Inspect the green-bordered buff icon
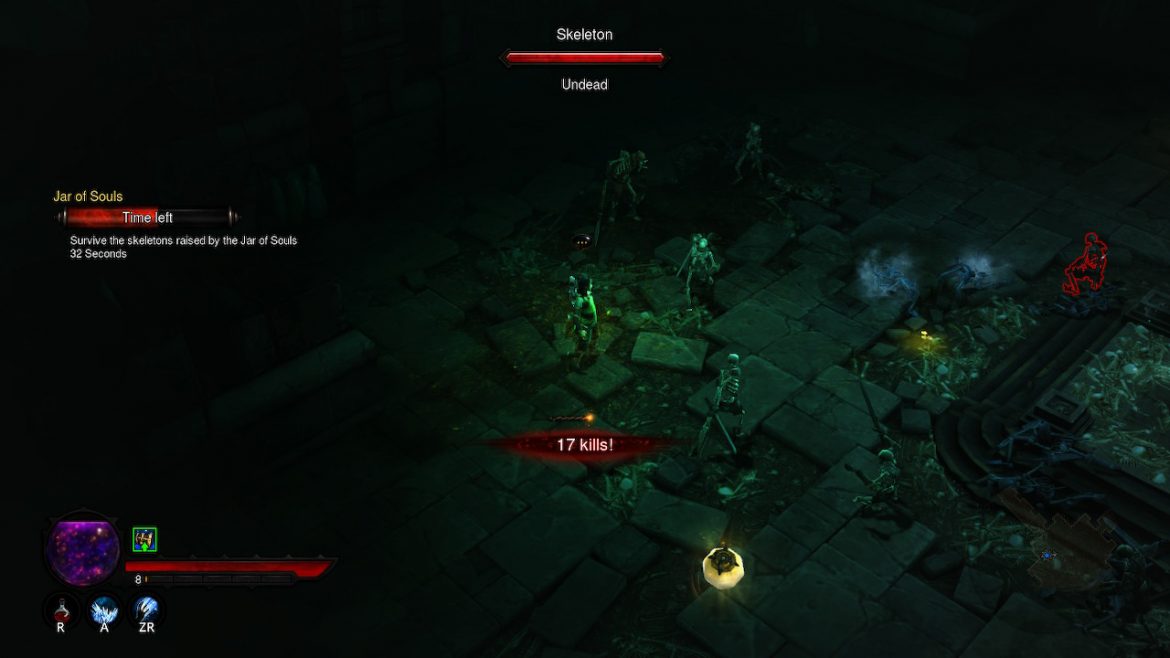Viewport: 1170px width, 658px height. coord(145,540)
